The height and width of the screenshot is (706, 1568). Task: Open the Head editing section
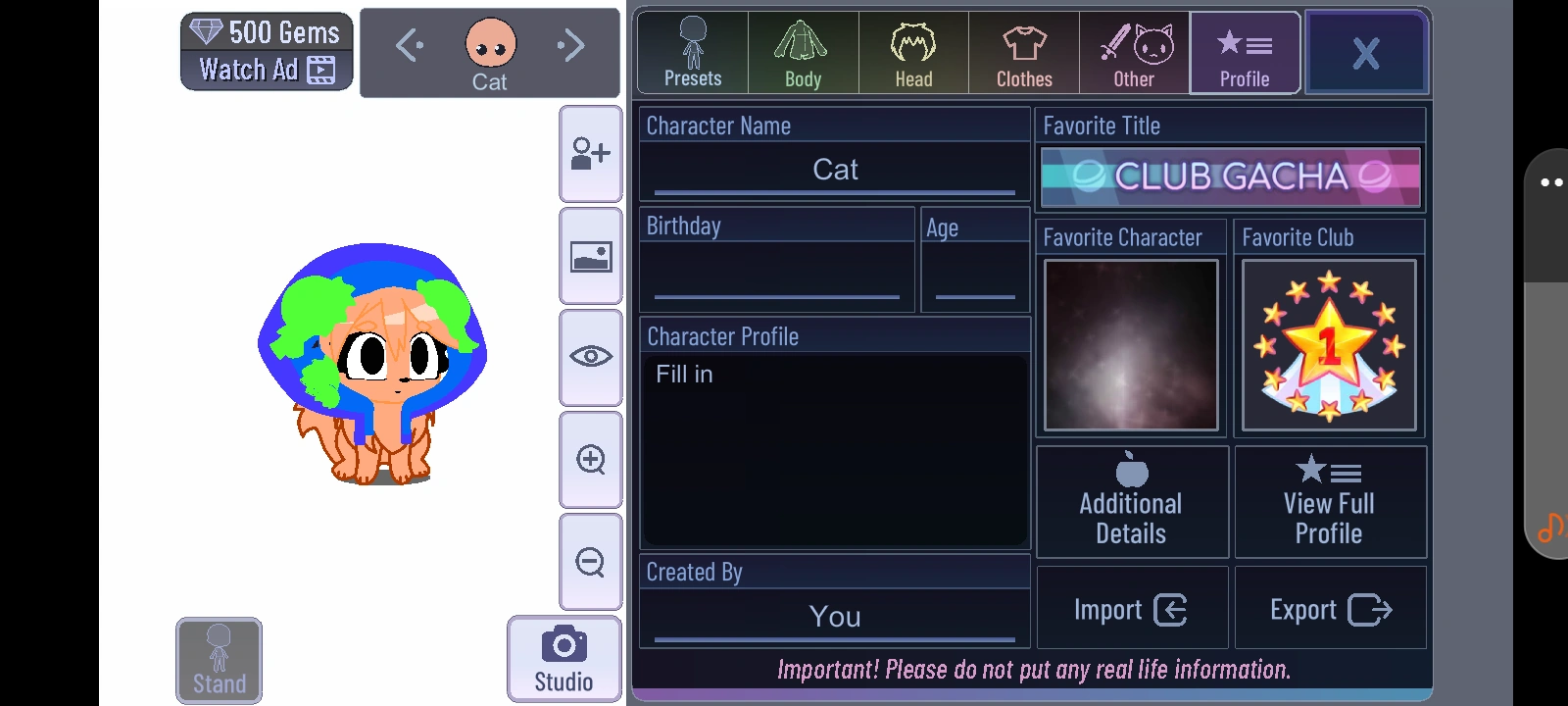tap(912, 51)
